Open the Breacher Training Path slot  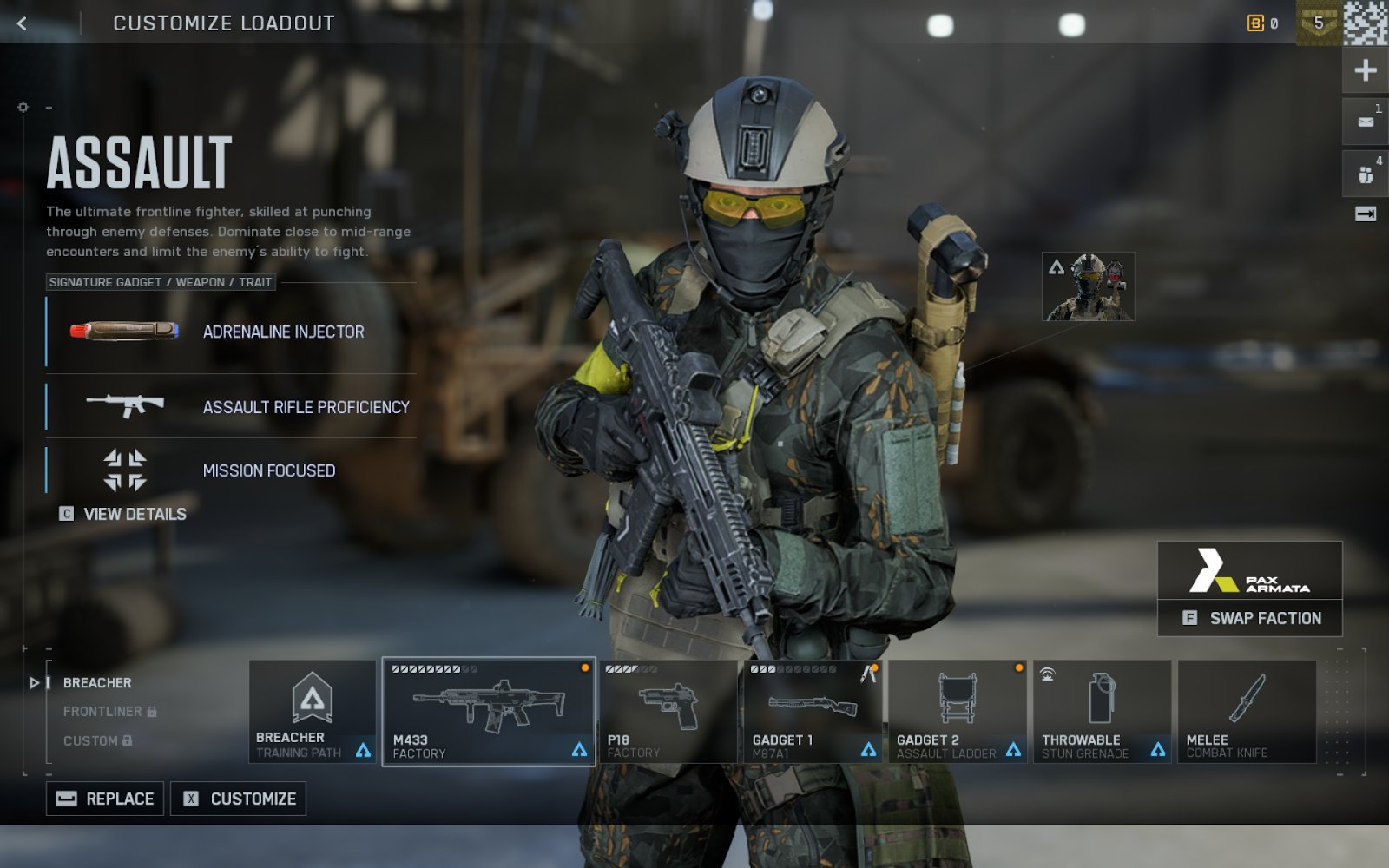[313, 712]
